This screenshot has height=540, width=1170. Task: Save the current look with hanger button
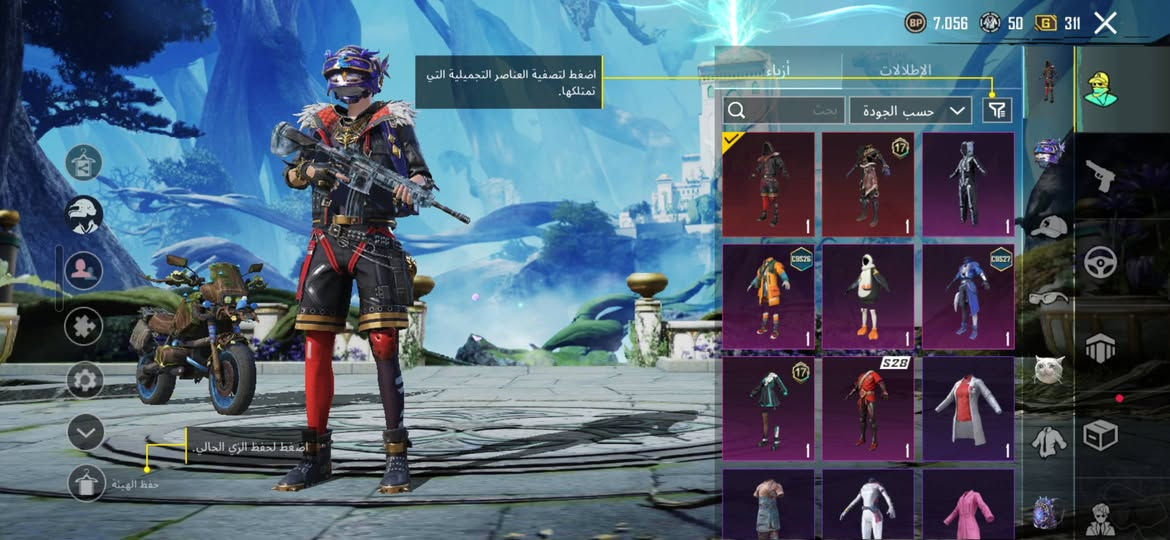coord(87,484)
